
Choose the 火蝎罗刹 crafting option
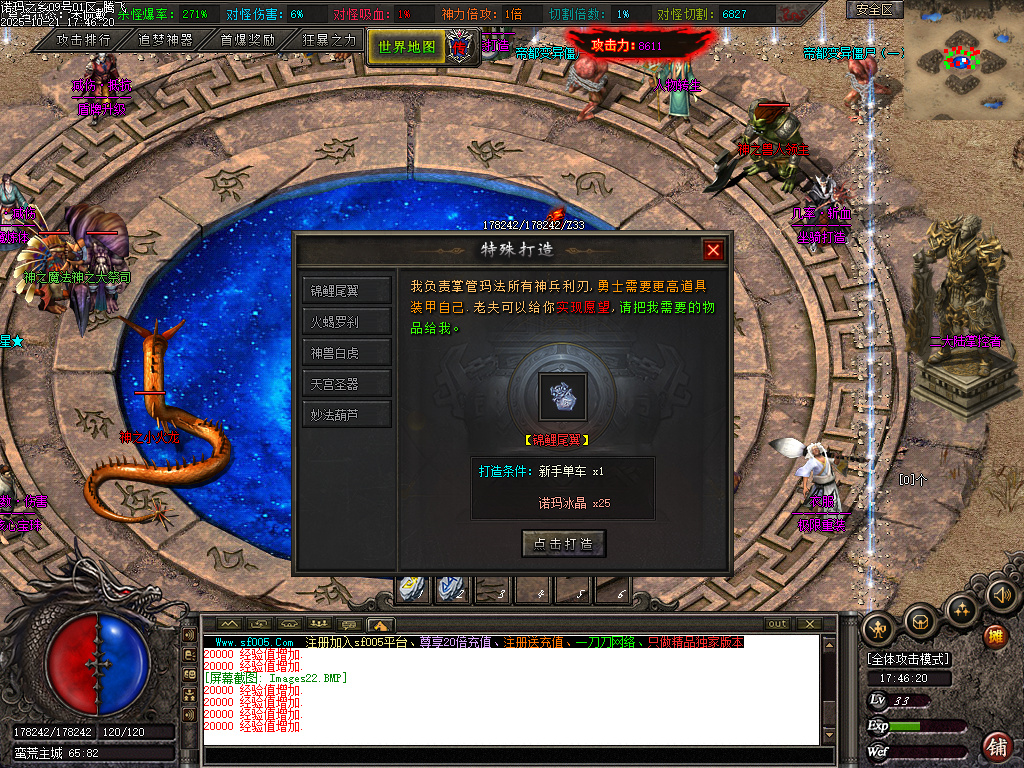click(x=346, y=322)
